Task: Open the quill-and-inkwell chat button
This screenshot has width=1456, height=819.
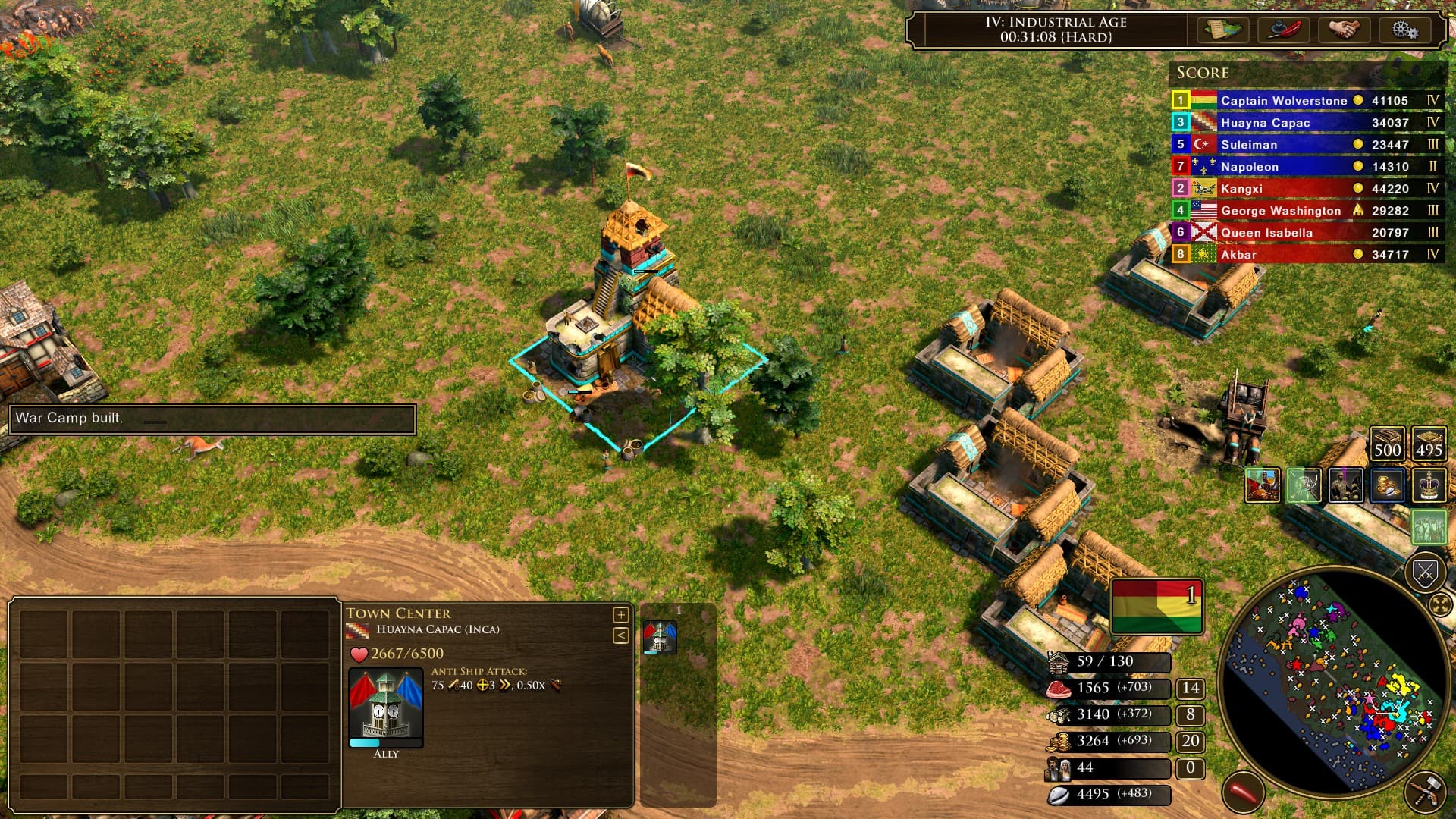Action: pyautogui.click(x=1284, y=30)
